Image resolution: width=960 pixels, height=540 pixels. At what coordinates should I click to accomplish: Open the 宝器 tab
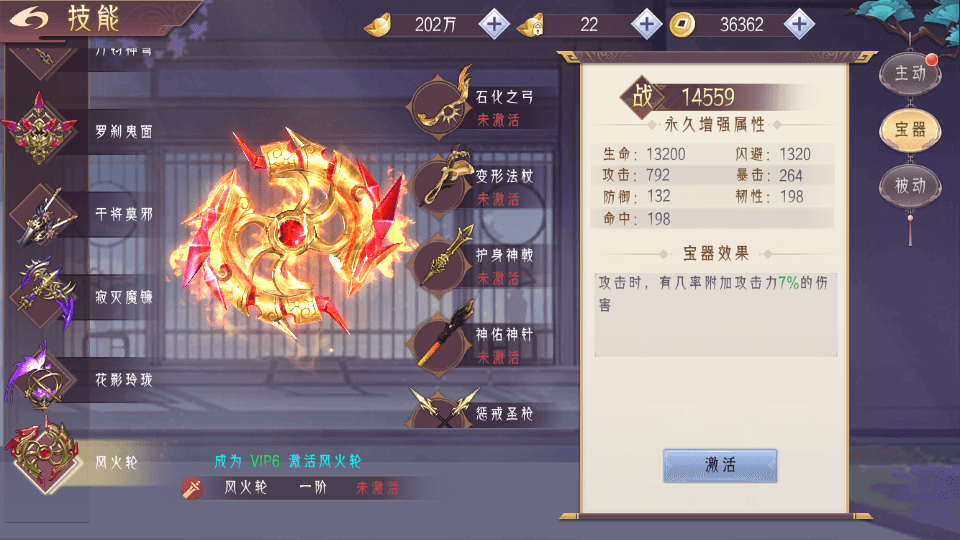pos(909,129)
